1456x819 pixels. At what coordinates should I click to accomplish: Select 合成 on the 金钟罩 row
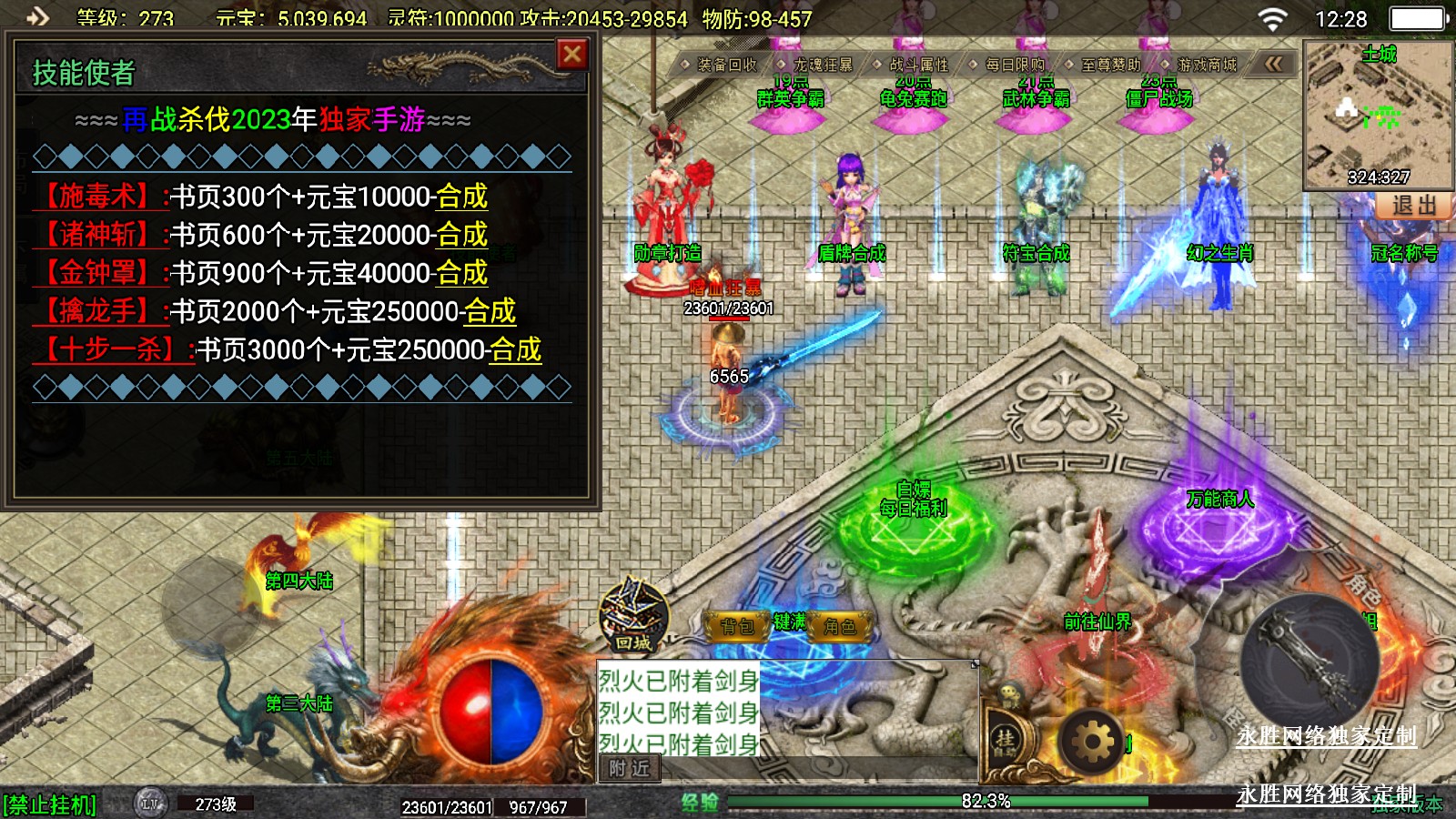click(461, 273)
